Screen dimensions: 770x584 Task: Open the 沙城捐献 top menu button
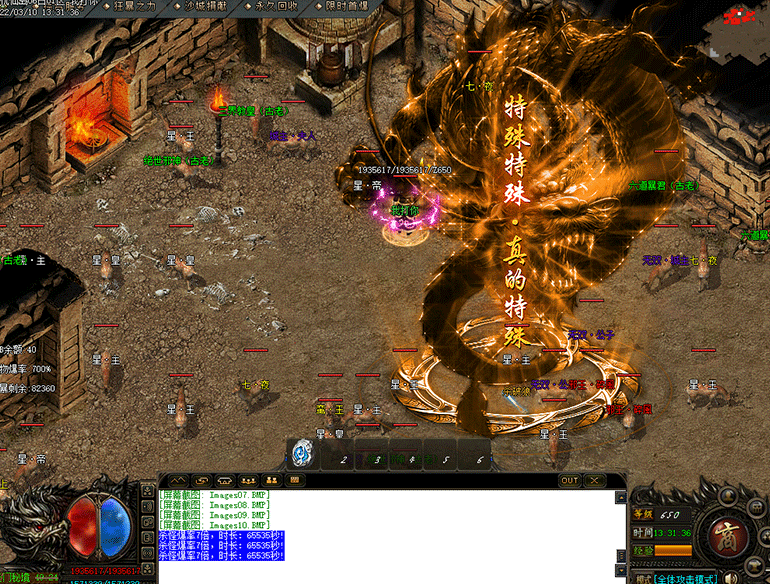207,6
